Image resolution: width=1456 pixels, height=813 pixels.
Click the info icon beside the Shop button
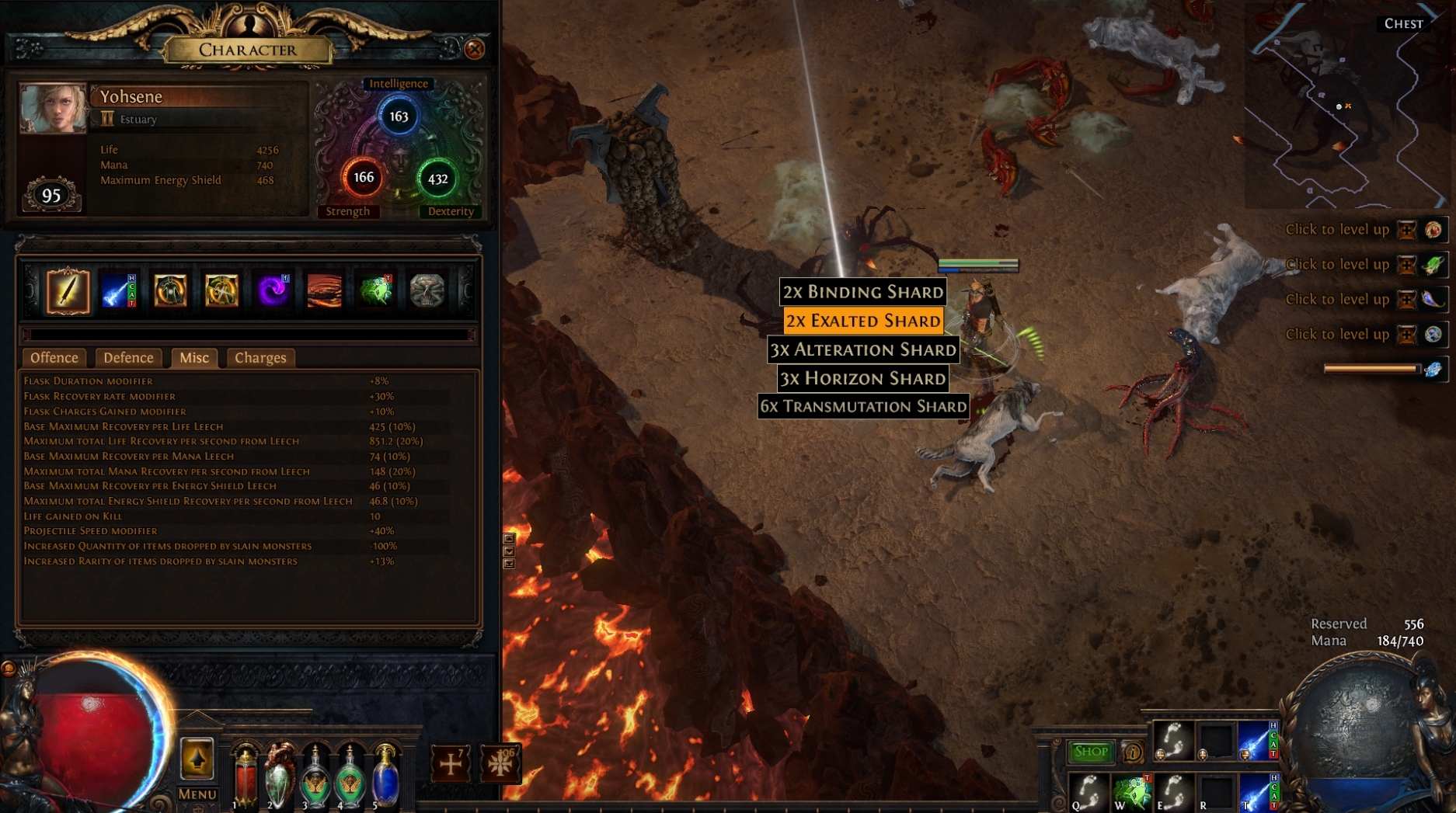pos(1131,751)
